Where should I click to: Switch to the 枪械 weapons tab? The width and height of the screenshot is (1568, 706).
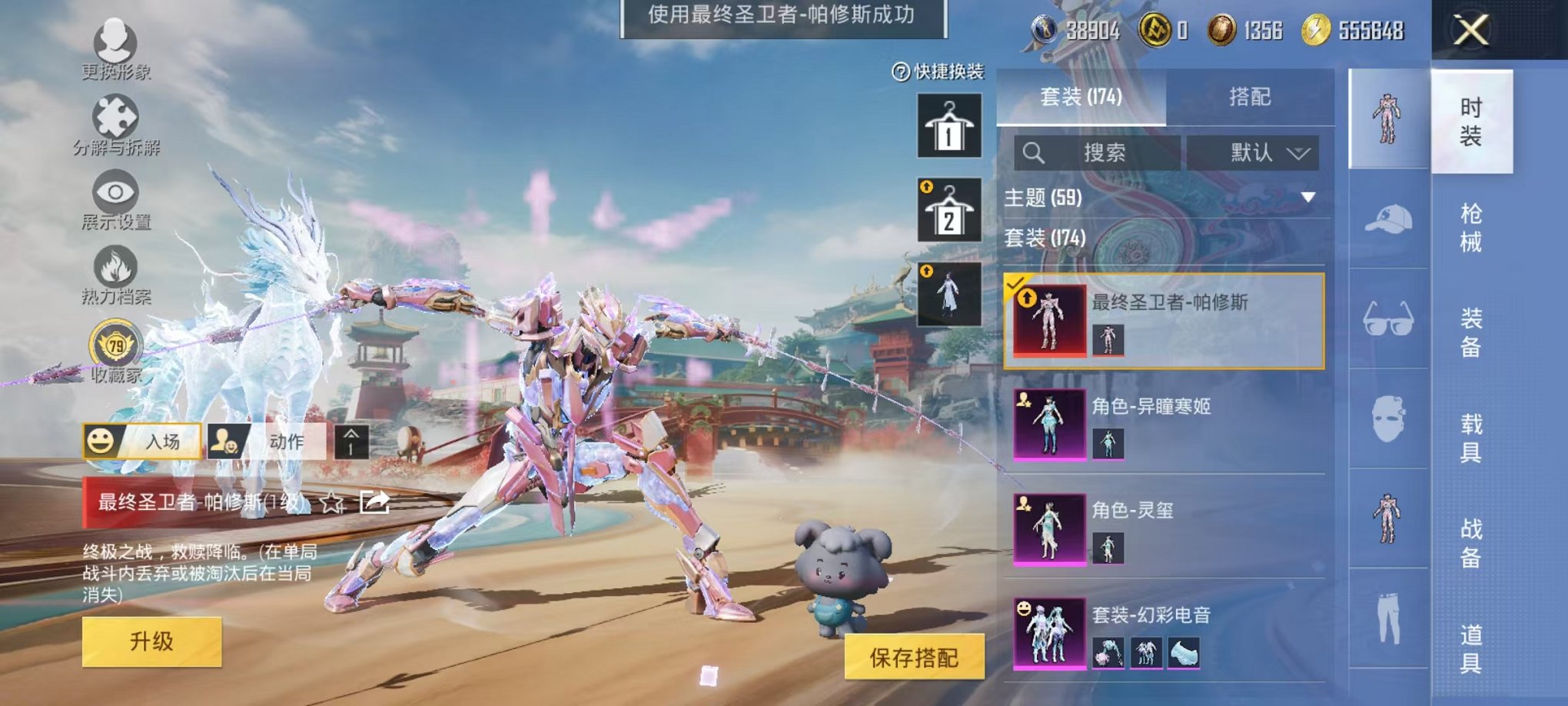(1477, 228)
